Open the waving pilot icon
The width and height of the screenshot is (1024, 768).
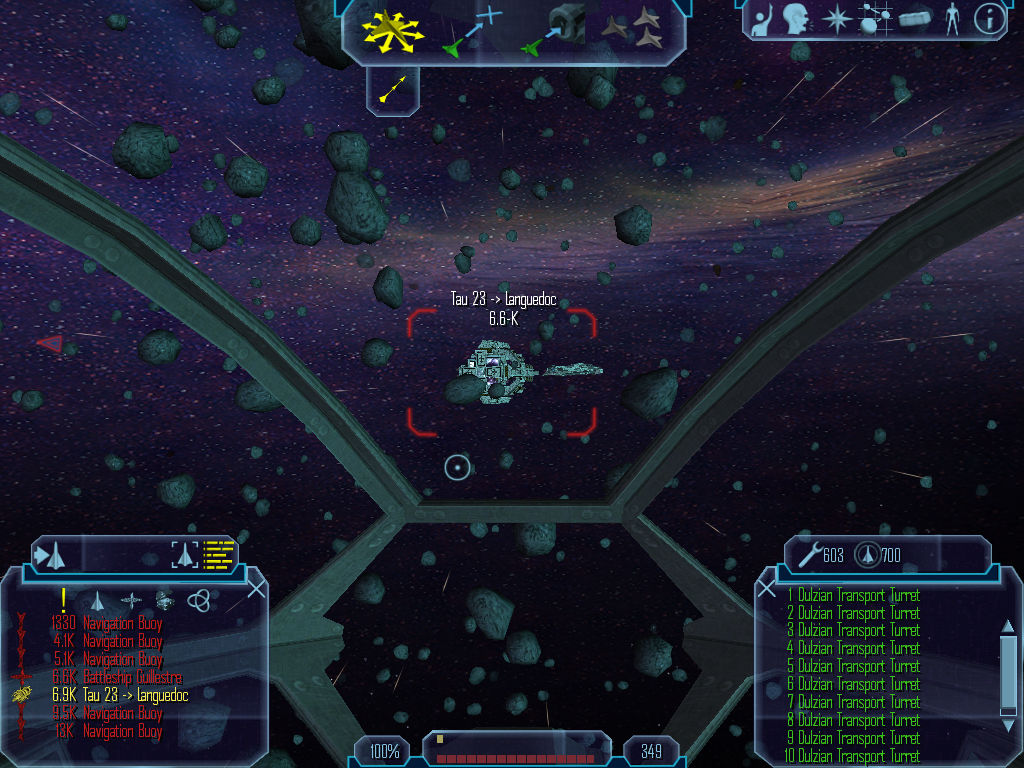click(762, 19)
